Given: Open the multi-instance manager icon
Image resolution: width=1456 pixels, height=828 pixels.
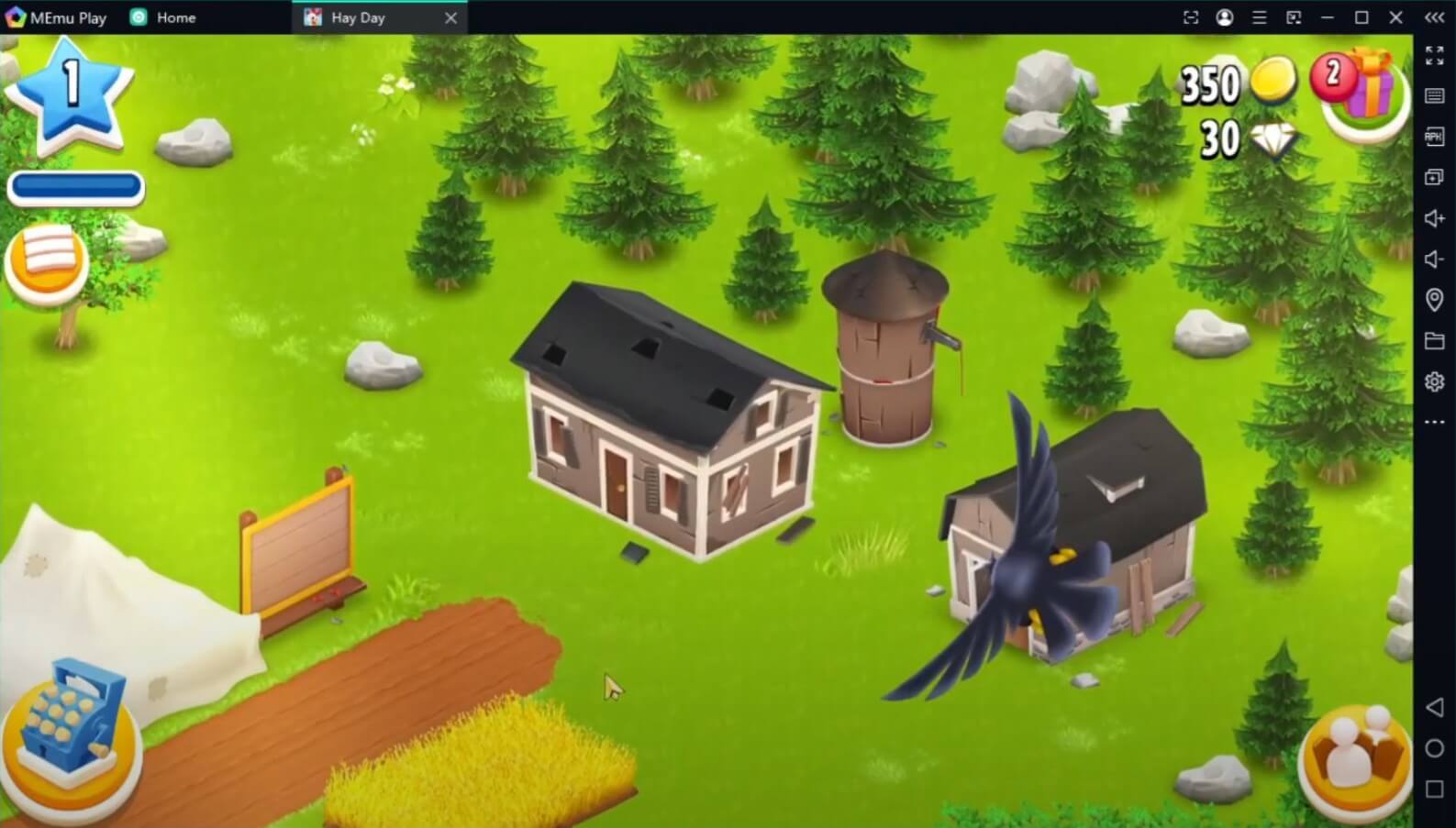Looking at the screenshot, I should 1434,174.
